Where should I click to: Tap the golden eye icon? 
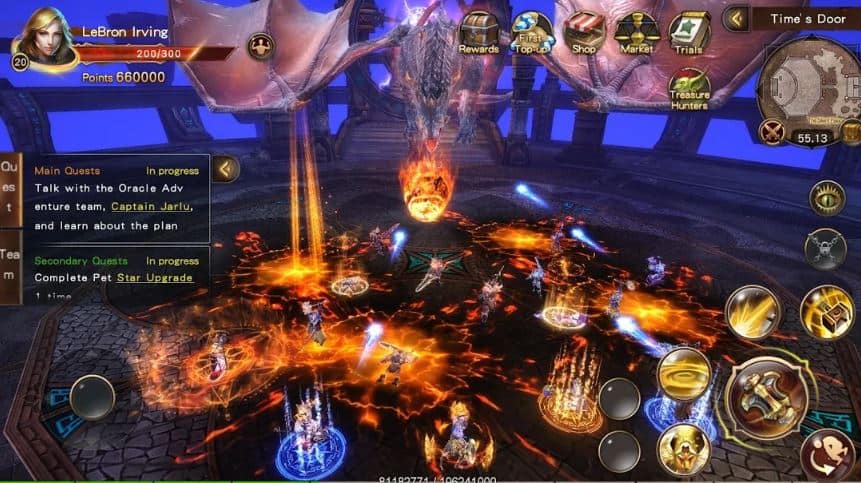827,198
